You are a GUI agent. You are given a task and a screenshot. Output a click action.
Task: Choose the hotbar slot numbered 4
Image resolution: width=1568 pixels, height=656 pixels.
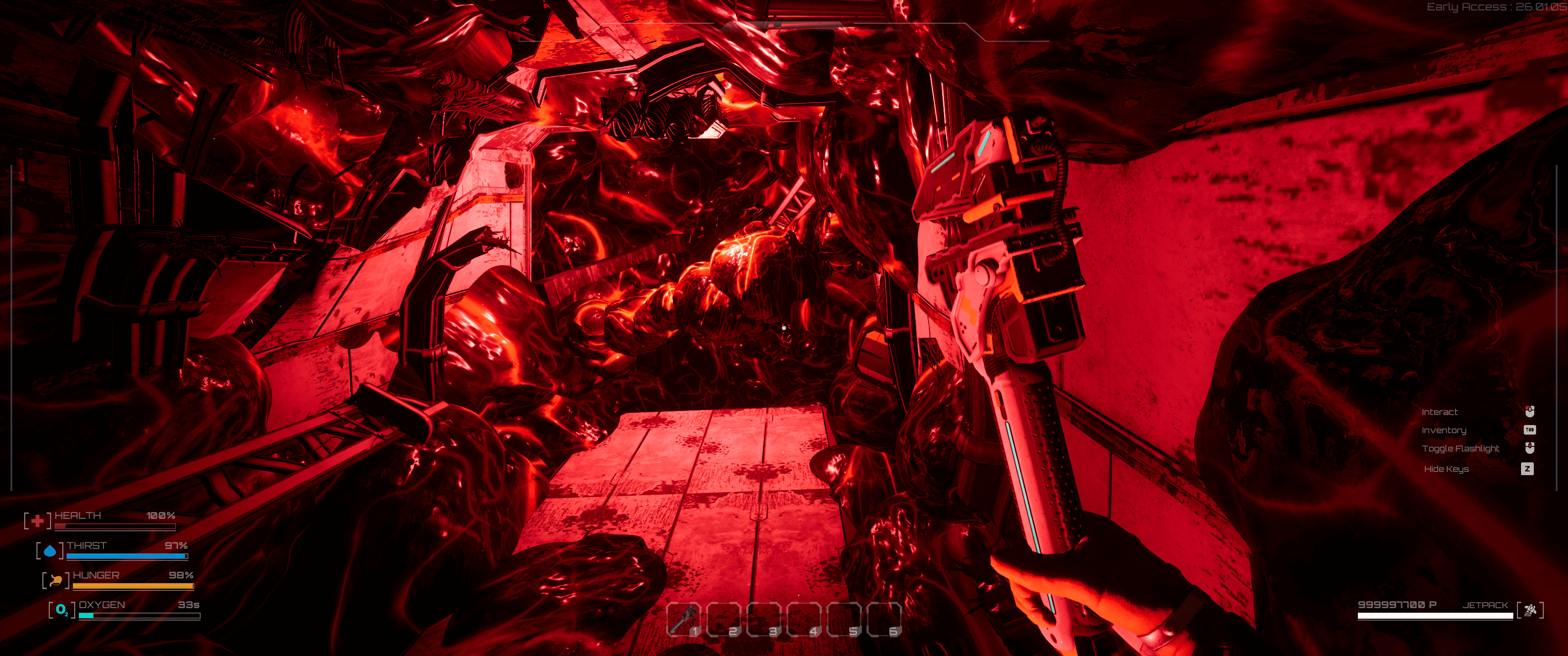[804, 619]
